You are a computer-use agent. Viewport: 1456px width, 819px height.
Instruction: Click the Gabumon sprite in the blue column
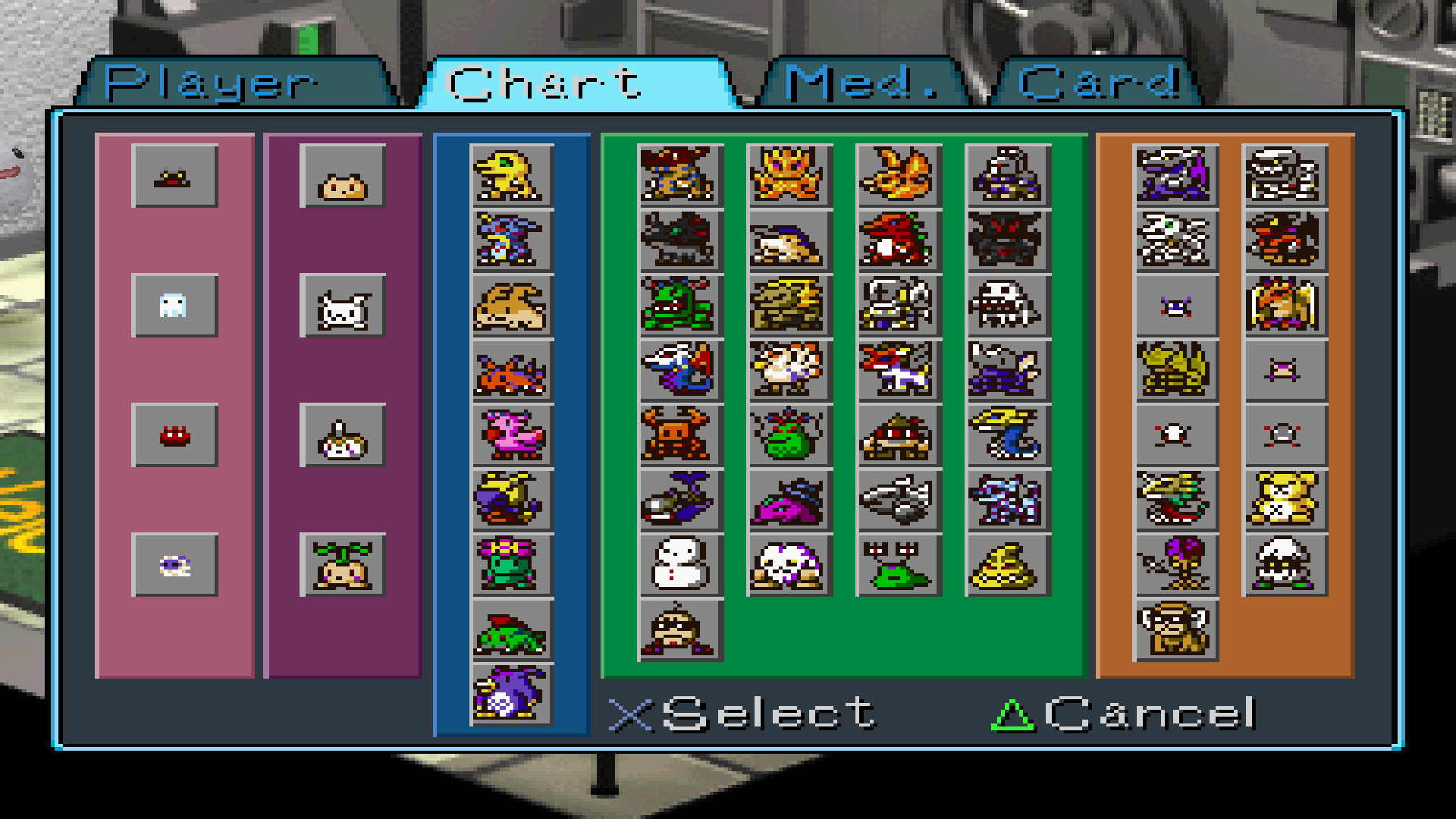pyautogui.click(x=510, y=243)
